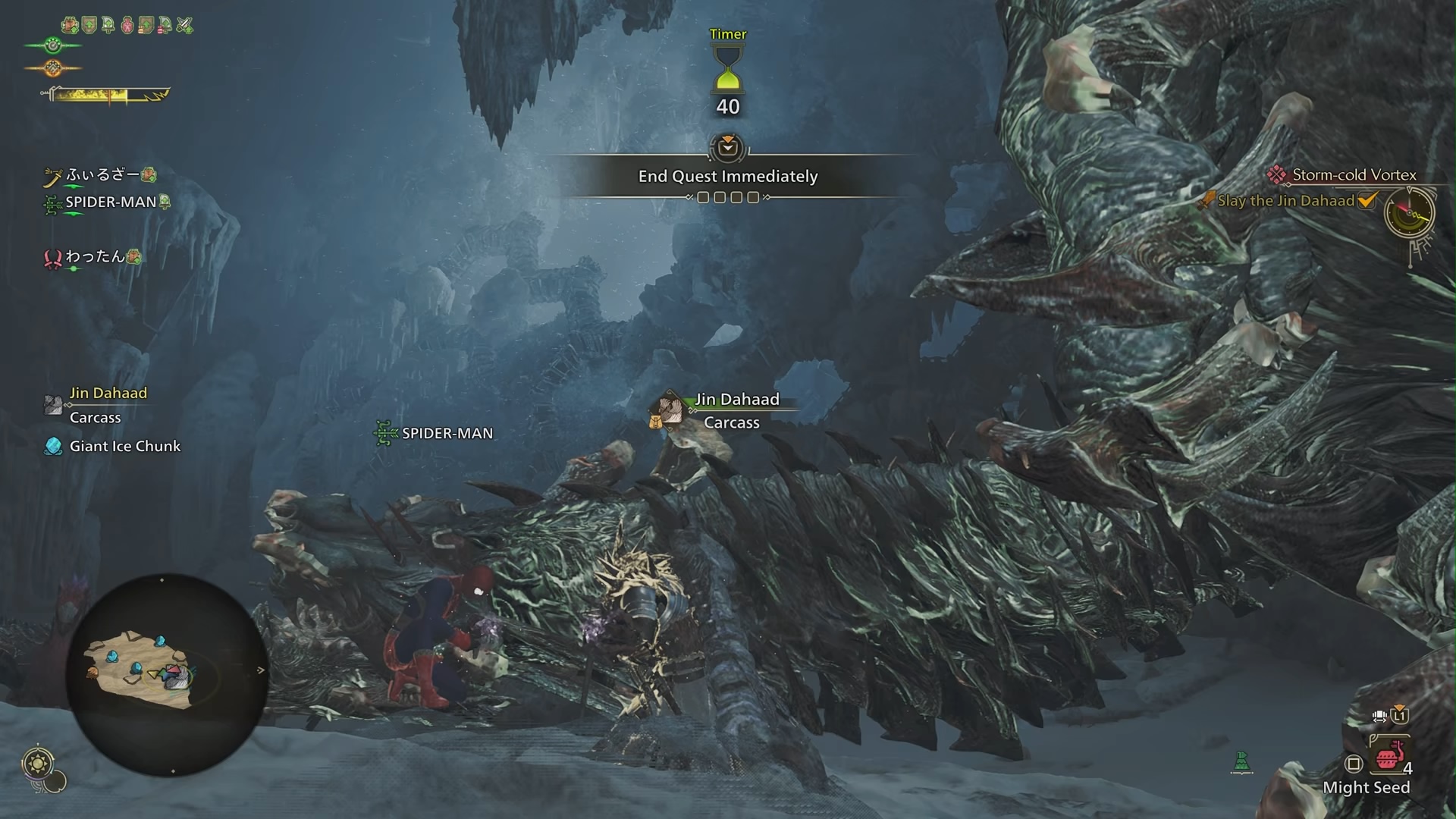
Task: Click the Storm-cold Vortex quest header
Action: tap(1357, 175)
